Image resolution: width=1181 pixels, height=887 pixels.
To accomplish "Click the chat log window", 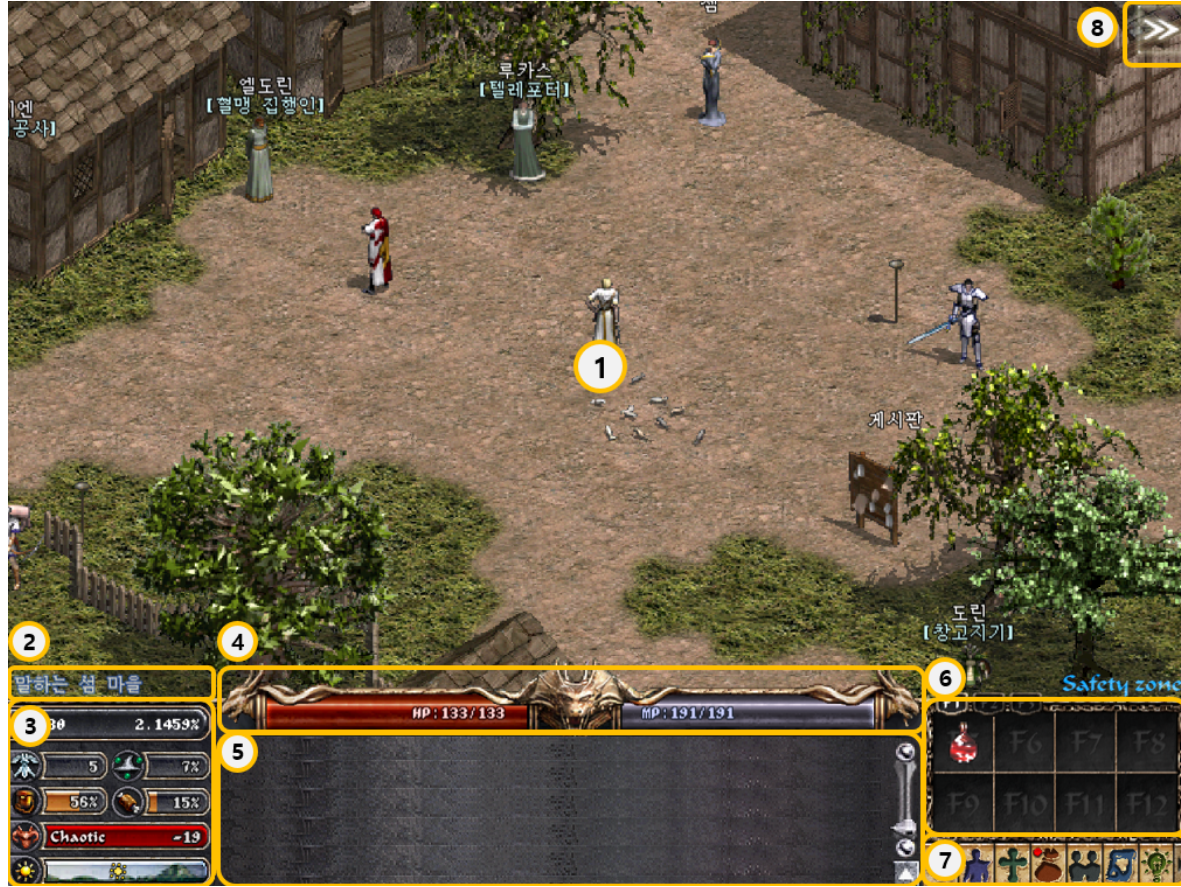I will pos(555,808).
